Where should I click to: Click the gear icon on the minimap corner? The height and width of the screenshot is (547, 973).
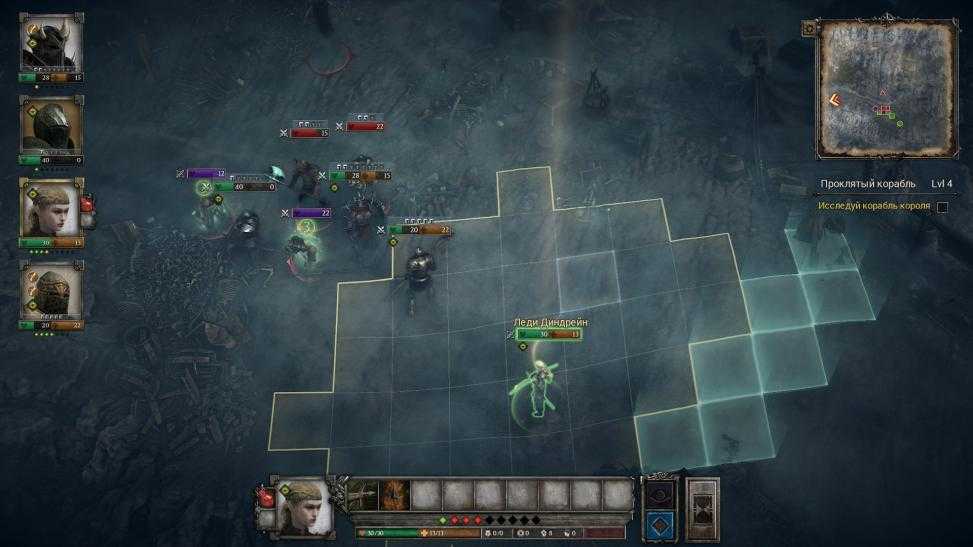808,29
